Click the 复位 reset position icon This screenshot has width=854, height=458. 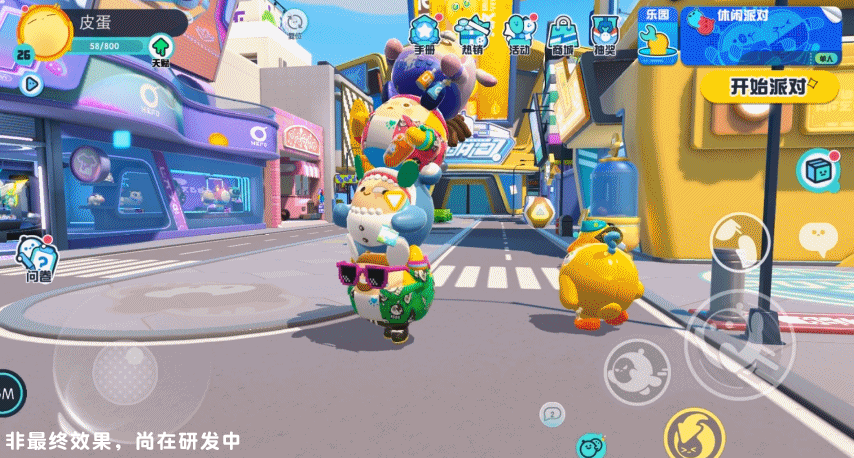294,22
